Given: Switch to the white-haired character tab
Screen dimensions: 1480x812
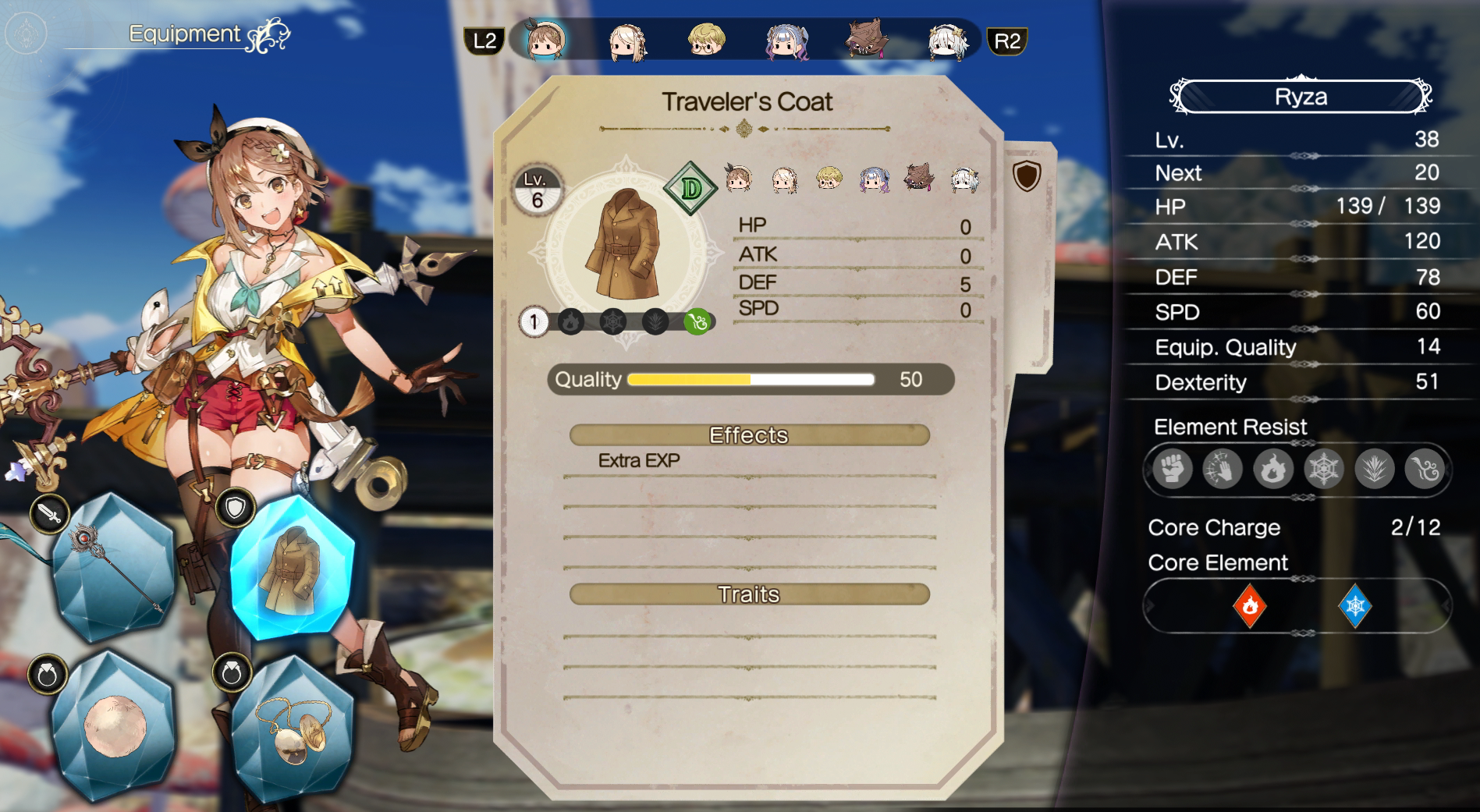Looking at the screenshot, I should [x=947, y=41].
